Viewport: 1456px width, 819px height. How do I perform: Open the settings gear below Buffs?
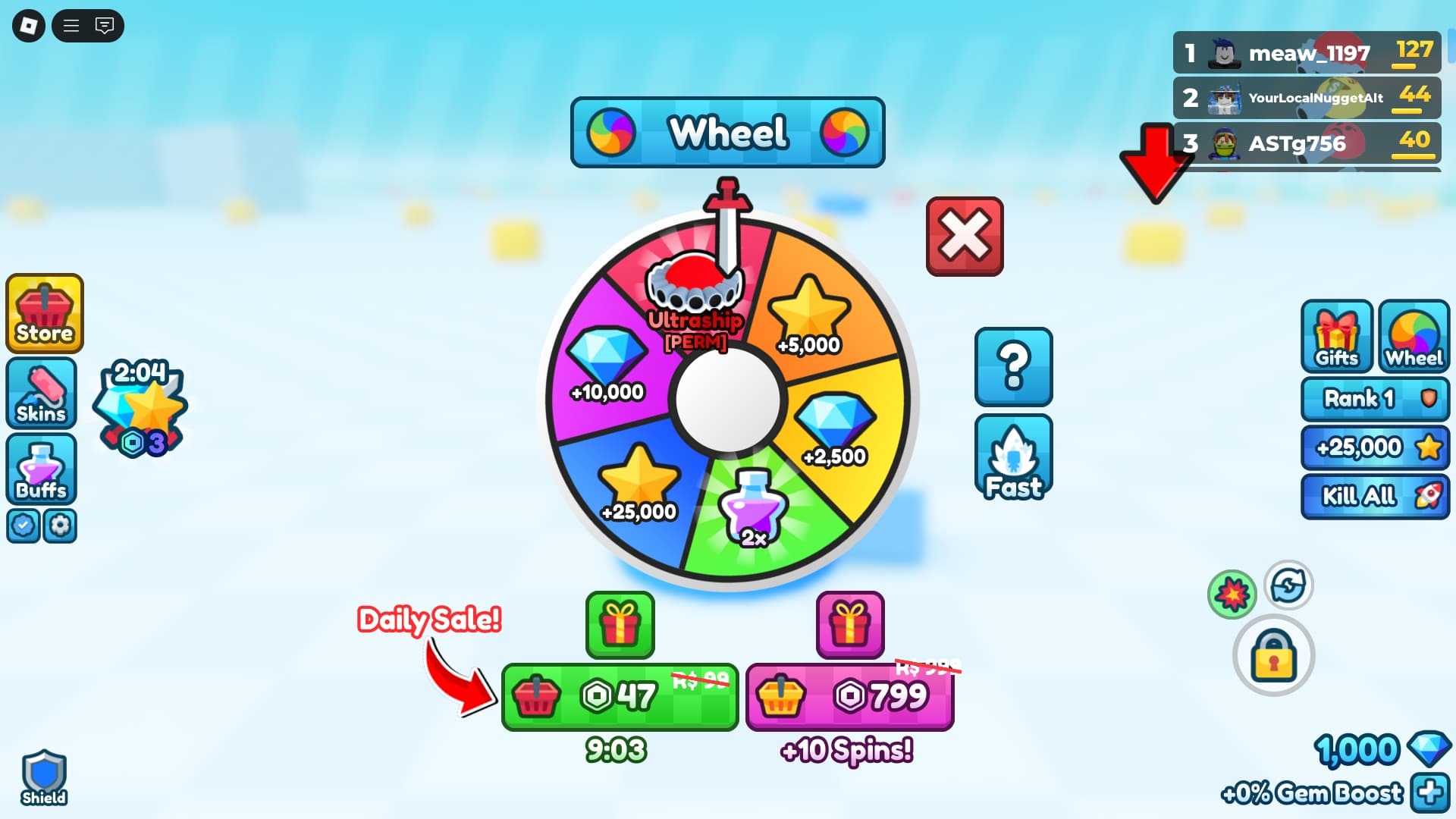coord(61,526)
